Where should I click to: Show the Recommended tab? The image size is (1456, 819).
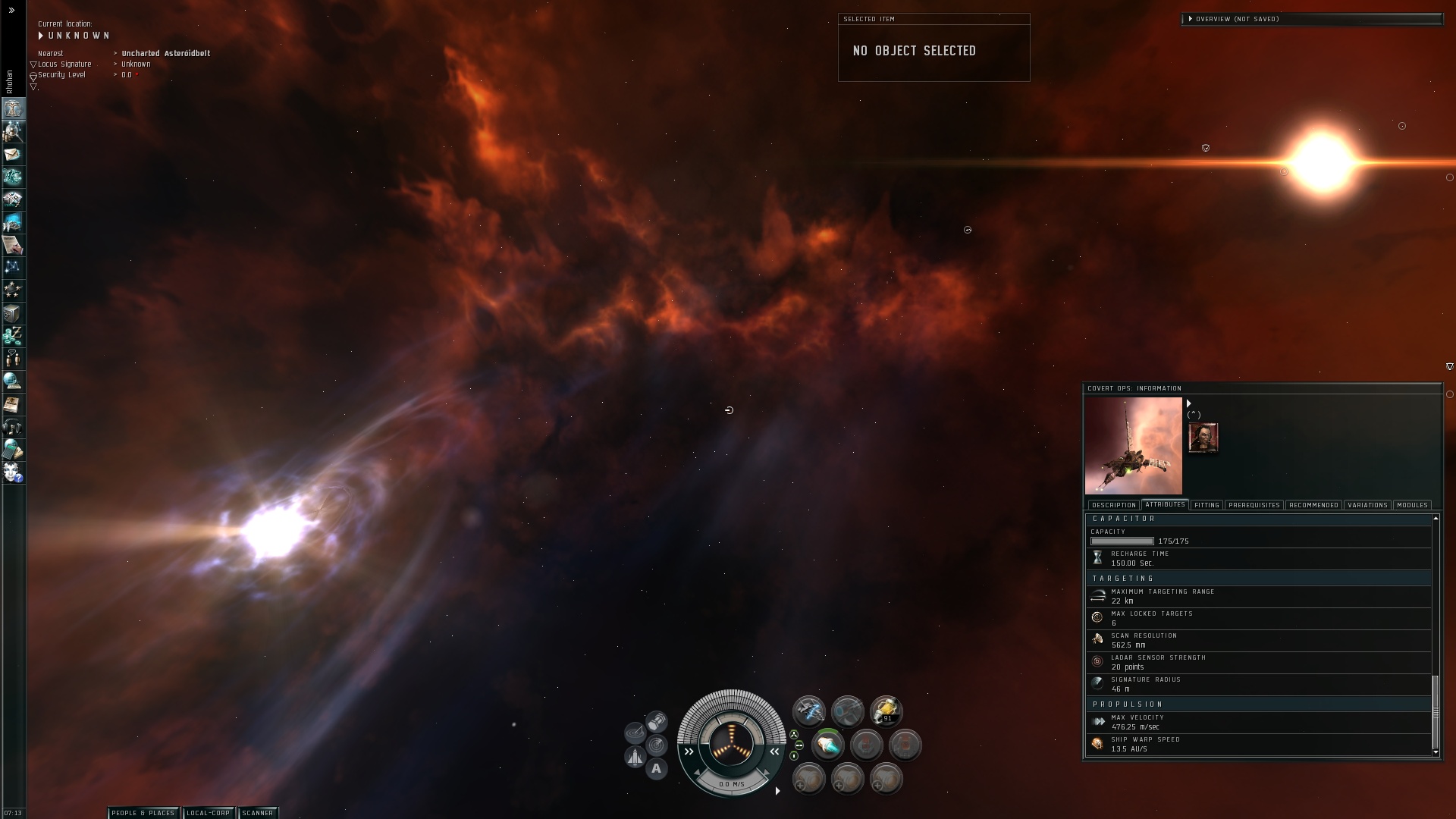click(x=1313, y=505)
